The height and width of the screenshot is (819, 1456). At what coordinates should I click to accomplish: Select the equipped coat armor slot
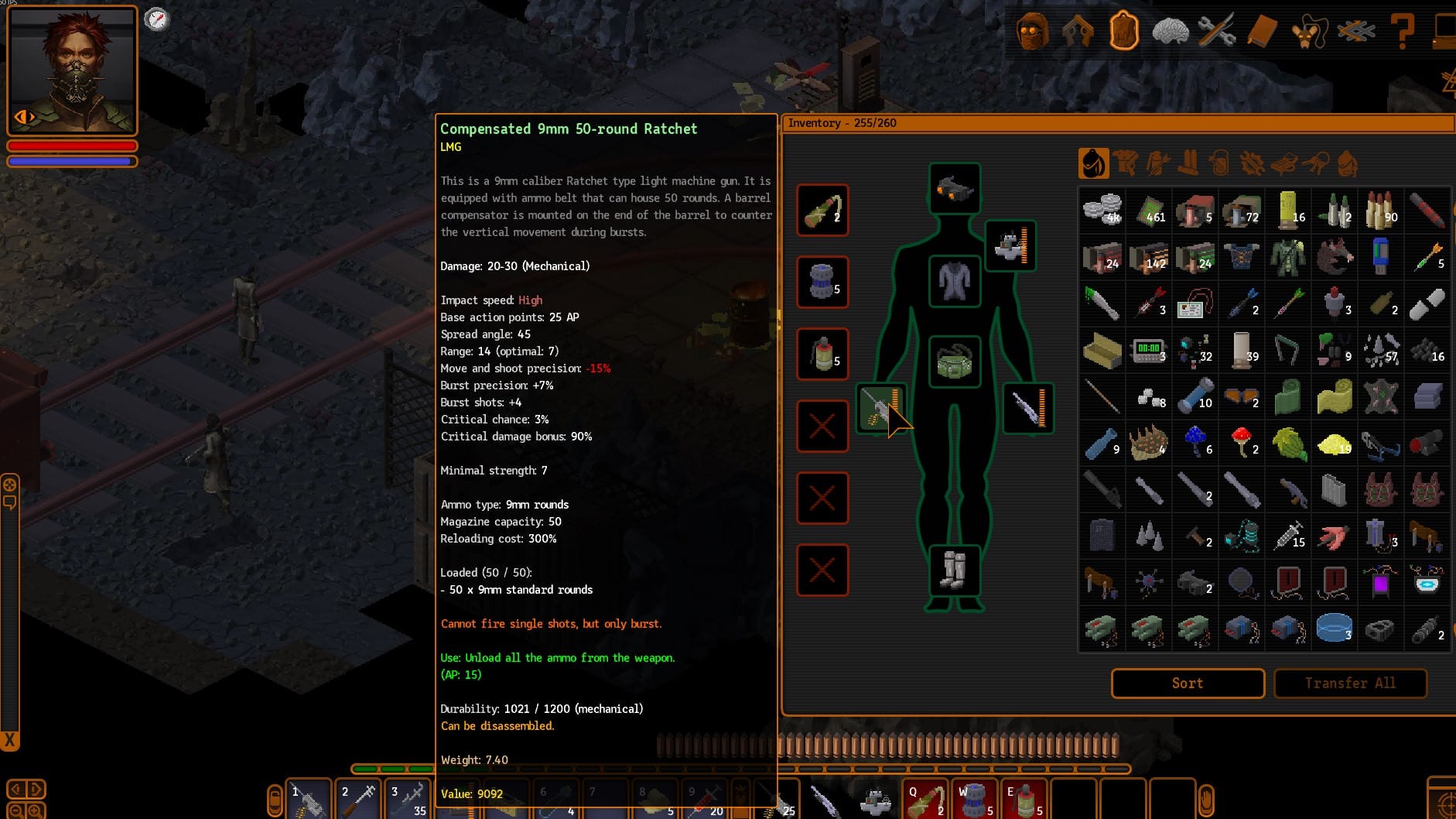click(955, 281)
